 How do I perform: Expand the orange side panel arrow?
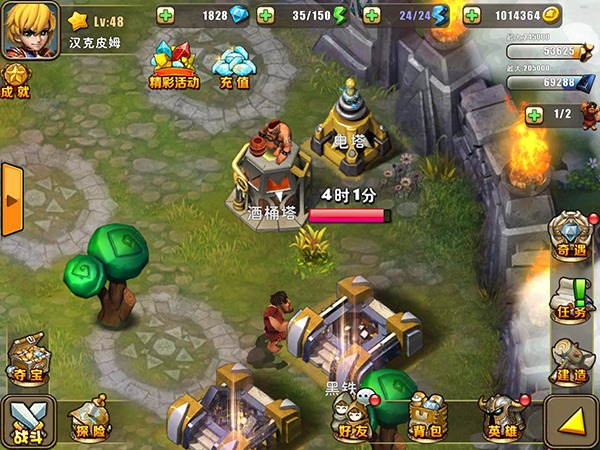[12, 200]
